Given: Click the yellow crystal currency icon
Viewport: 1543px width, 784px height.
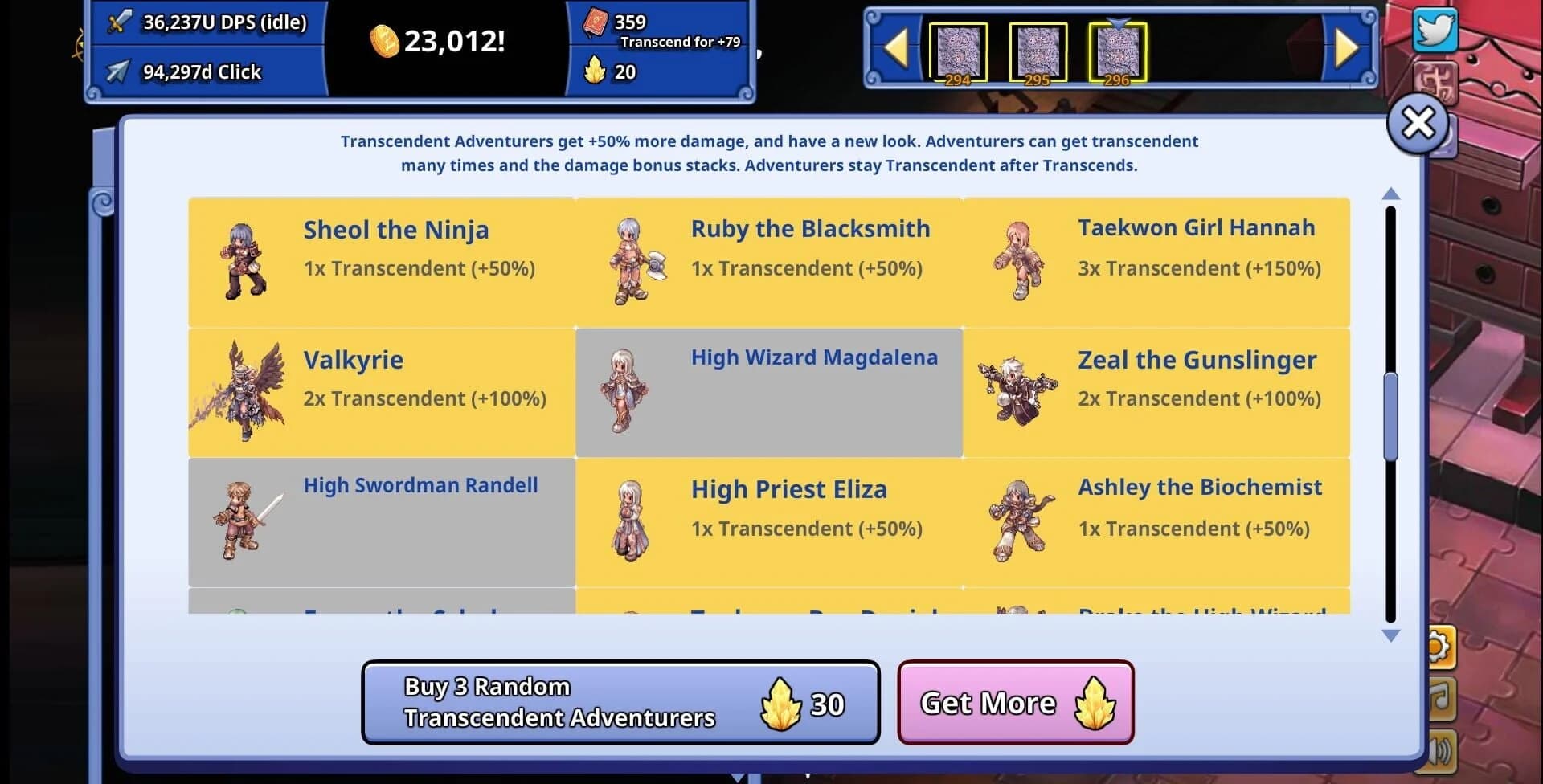Looking at the screenshot, I should [596, 71].
